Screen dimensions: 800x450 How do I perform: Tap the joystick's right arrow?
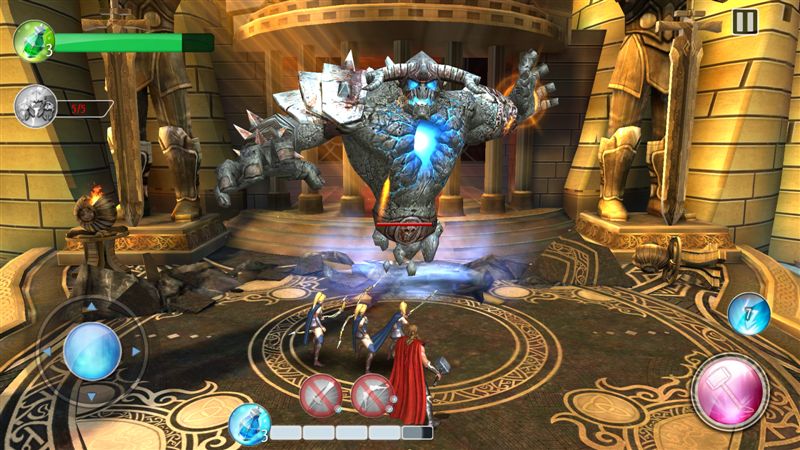(x=135, y=352)
